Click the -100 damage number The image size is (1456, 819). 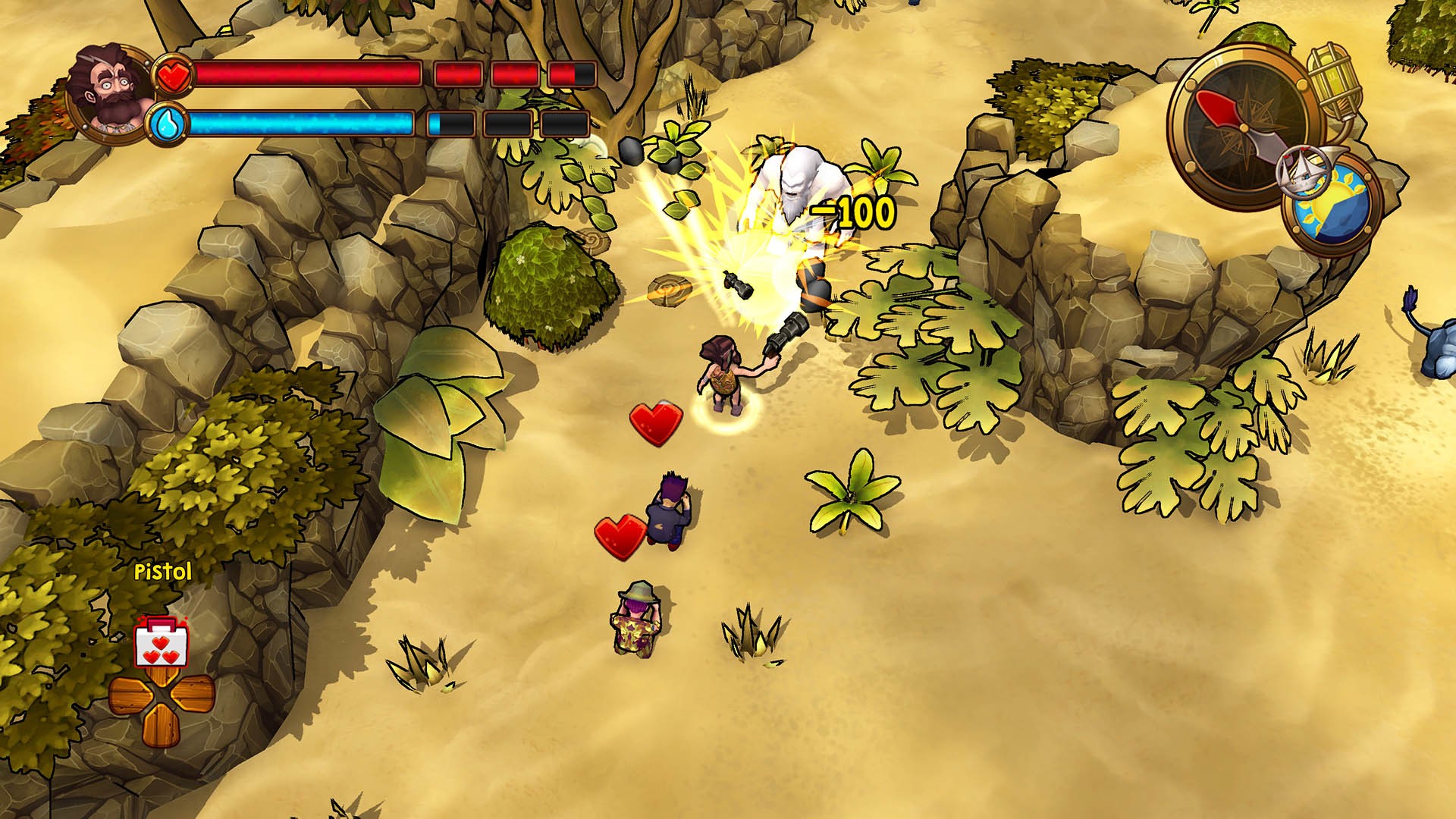coord(853,210)
